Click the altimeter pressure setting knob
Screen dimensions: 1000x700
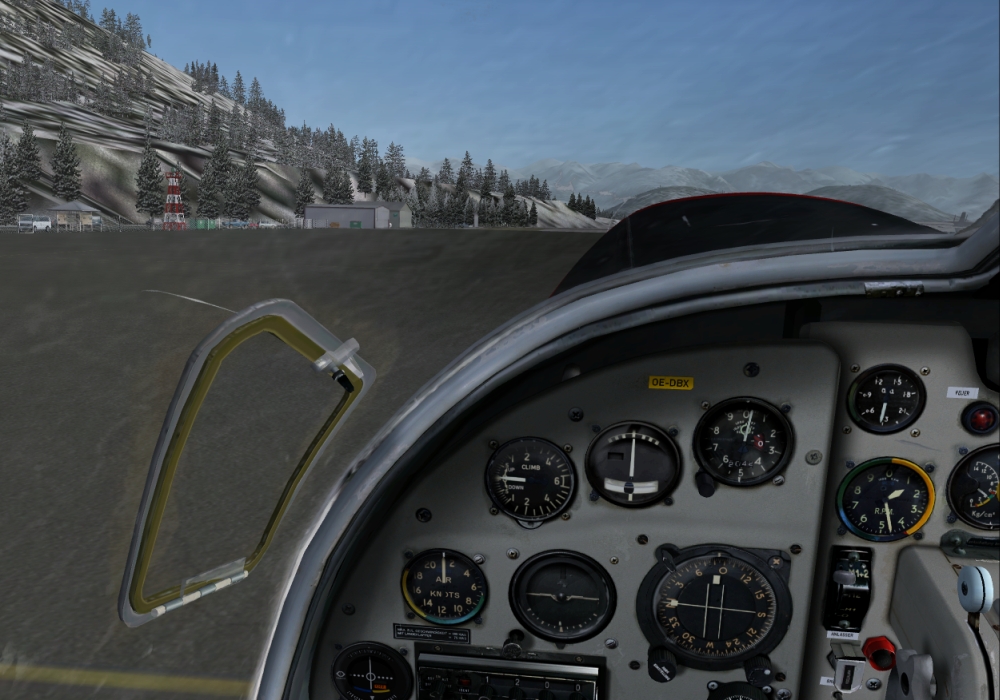click(x=706, y=484)
